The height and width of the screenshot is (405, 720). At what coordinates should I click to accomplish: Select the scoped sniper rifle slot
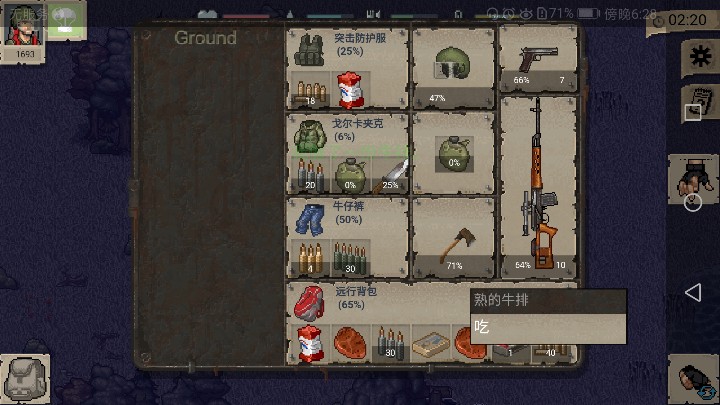(538, 185)
